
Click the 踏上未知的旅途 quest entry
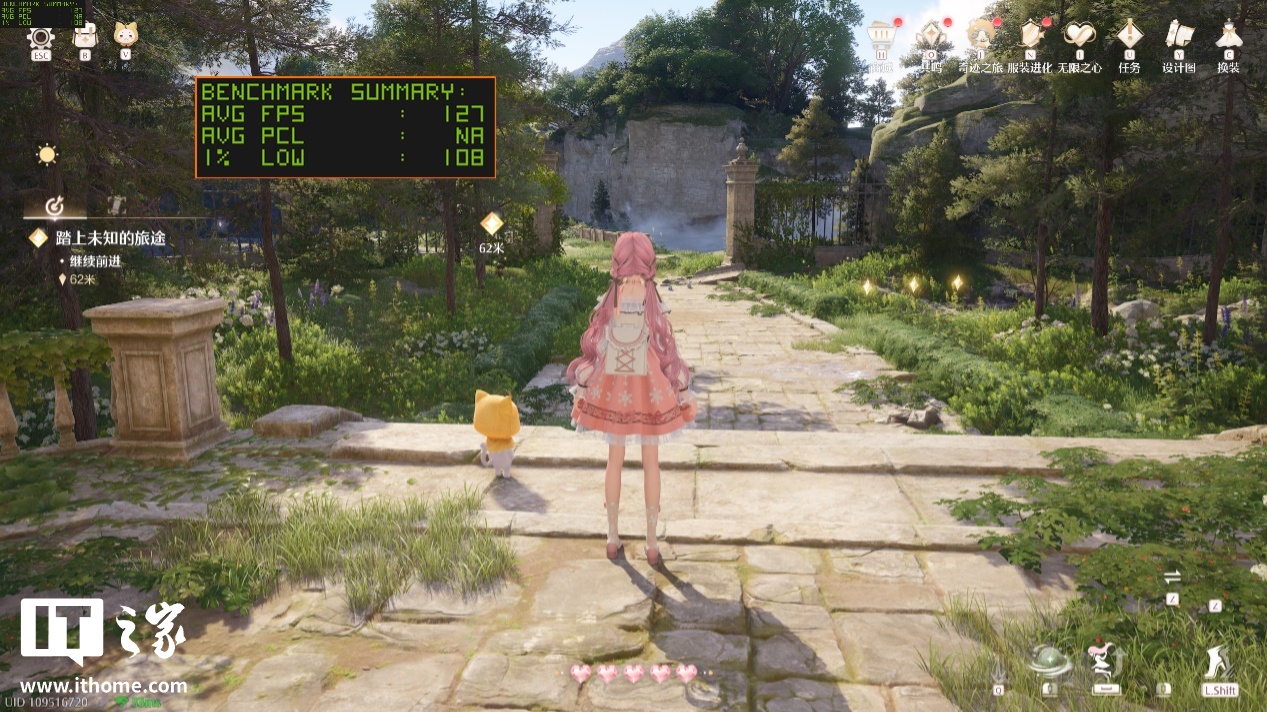coord(110,238)
